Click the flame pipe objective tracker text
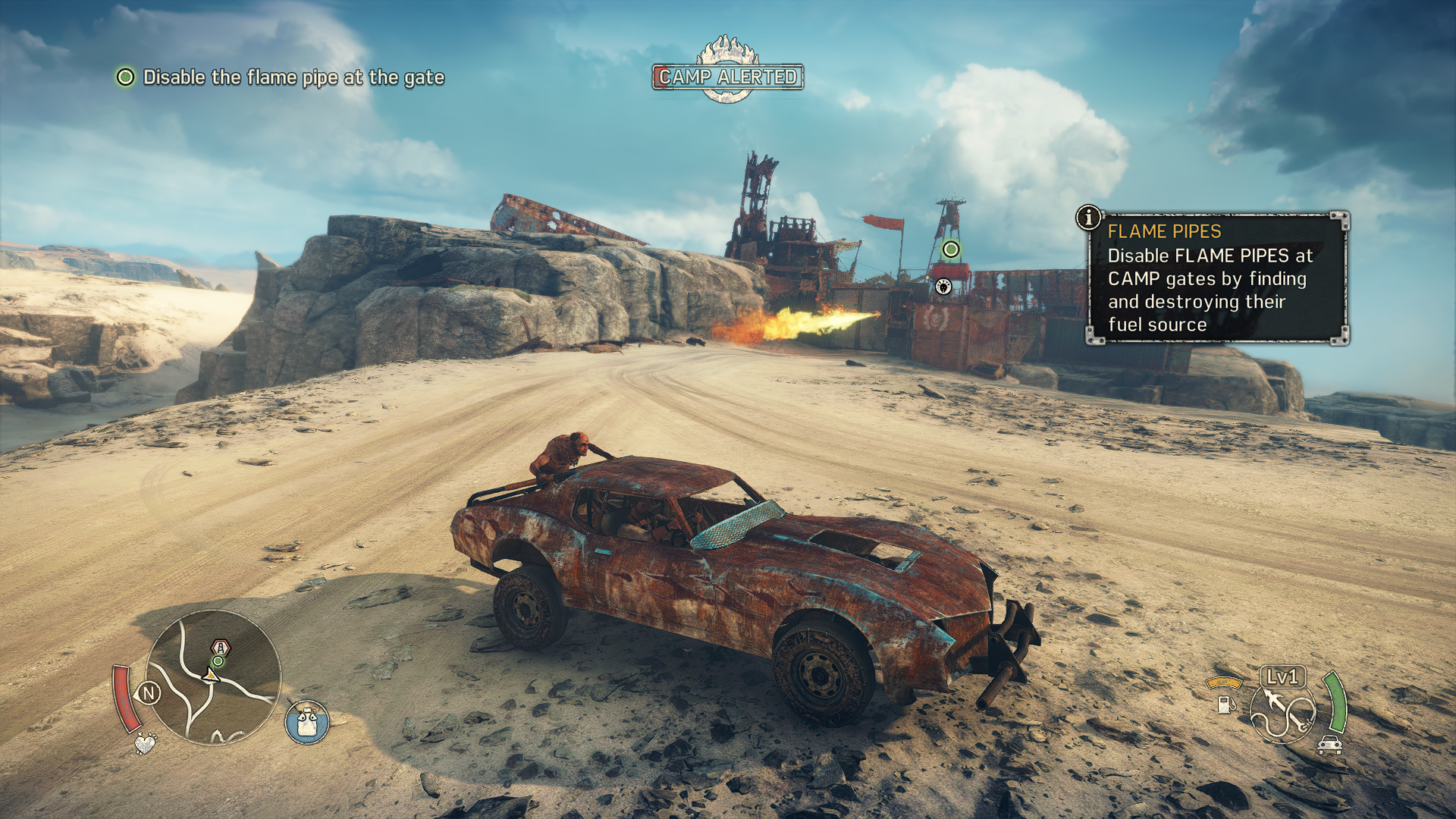The height and width of the screenshot is (819, 1456). point(293,77)
